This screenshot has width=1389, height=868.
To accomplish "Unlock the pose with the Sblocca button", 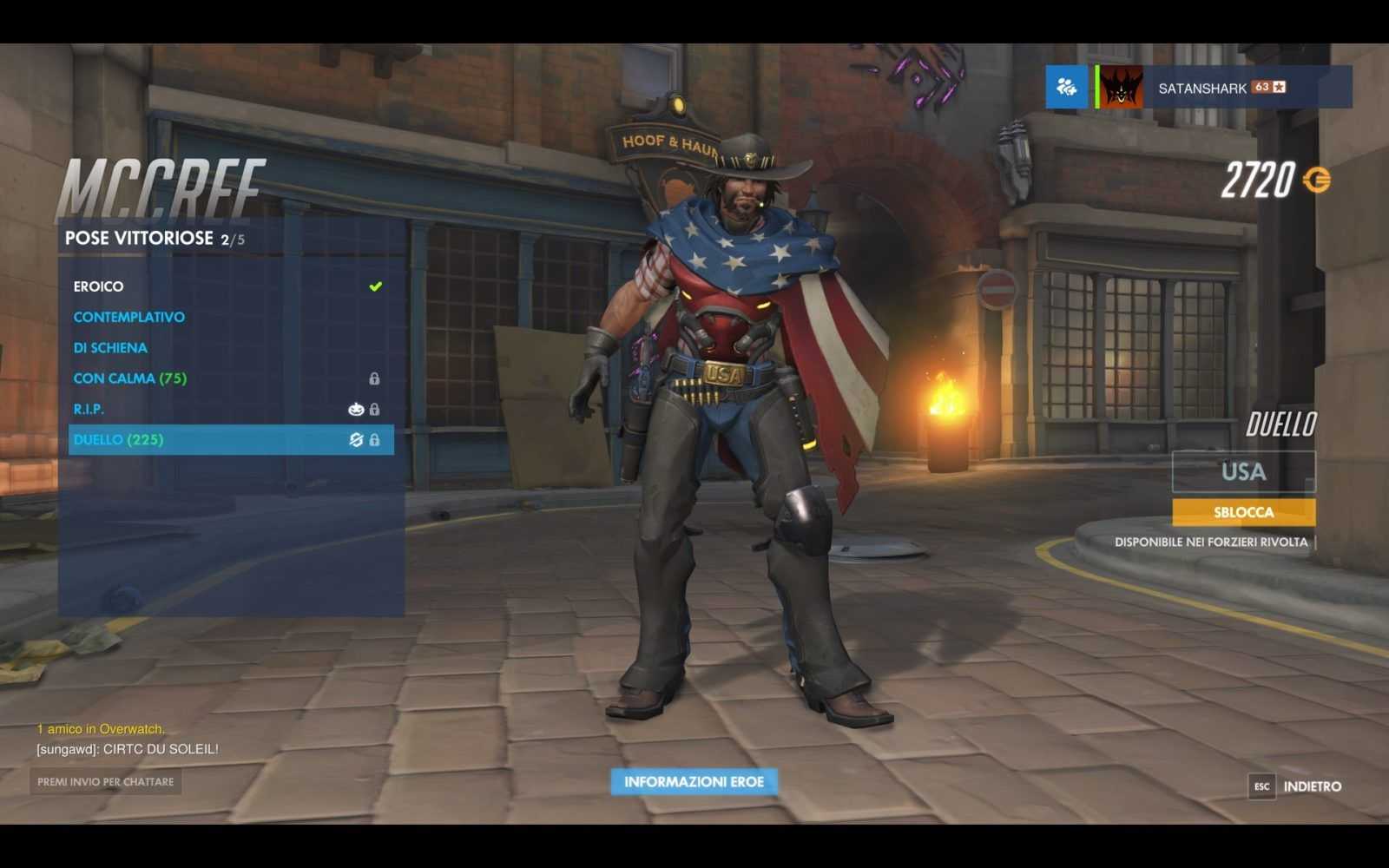I will click(1243, 512).
